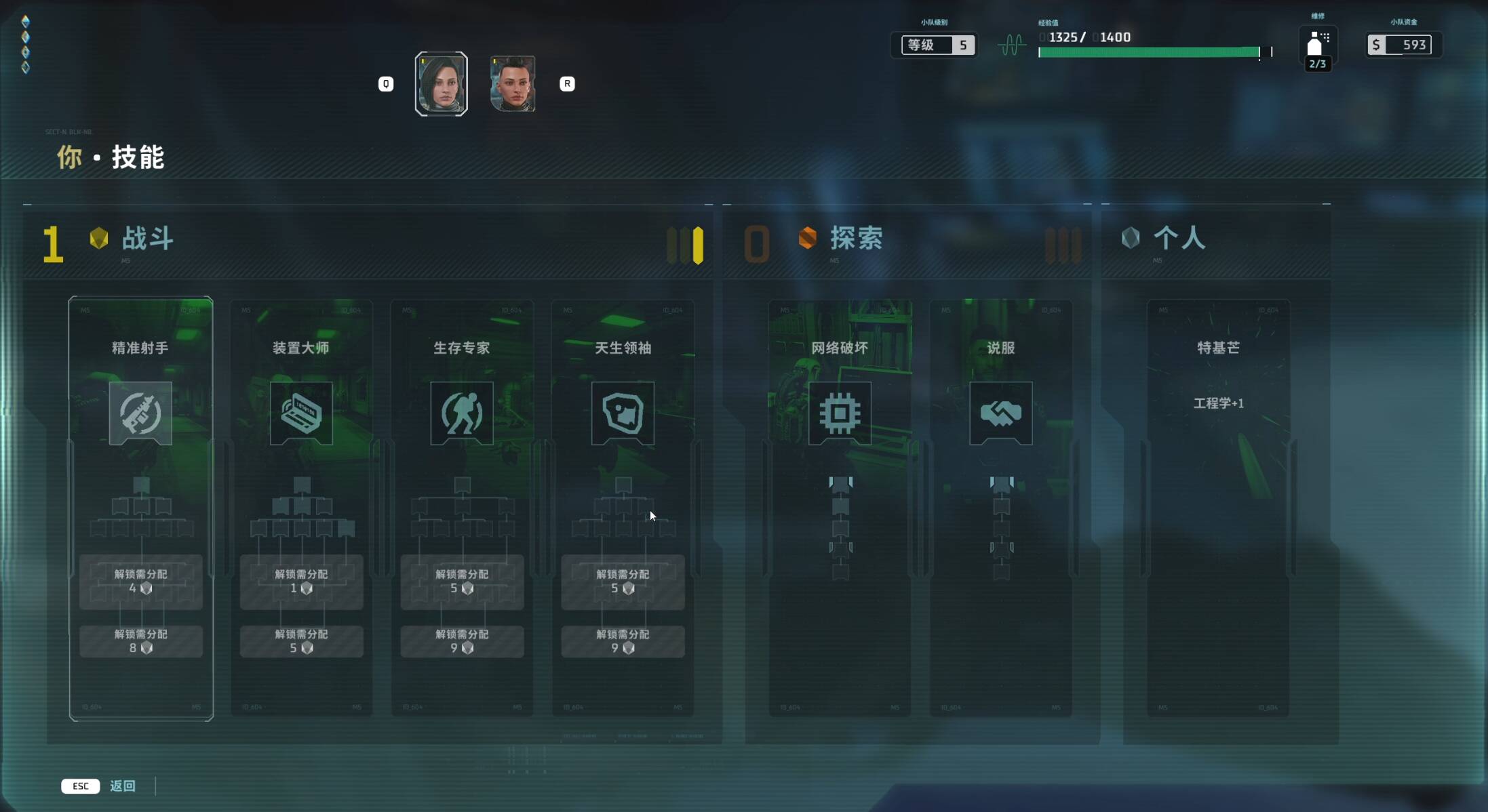Open the 精准射手 skill tree card
Image resolution: width=1488 pixels, height=812 pixels.
(140, 348)
